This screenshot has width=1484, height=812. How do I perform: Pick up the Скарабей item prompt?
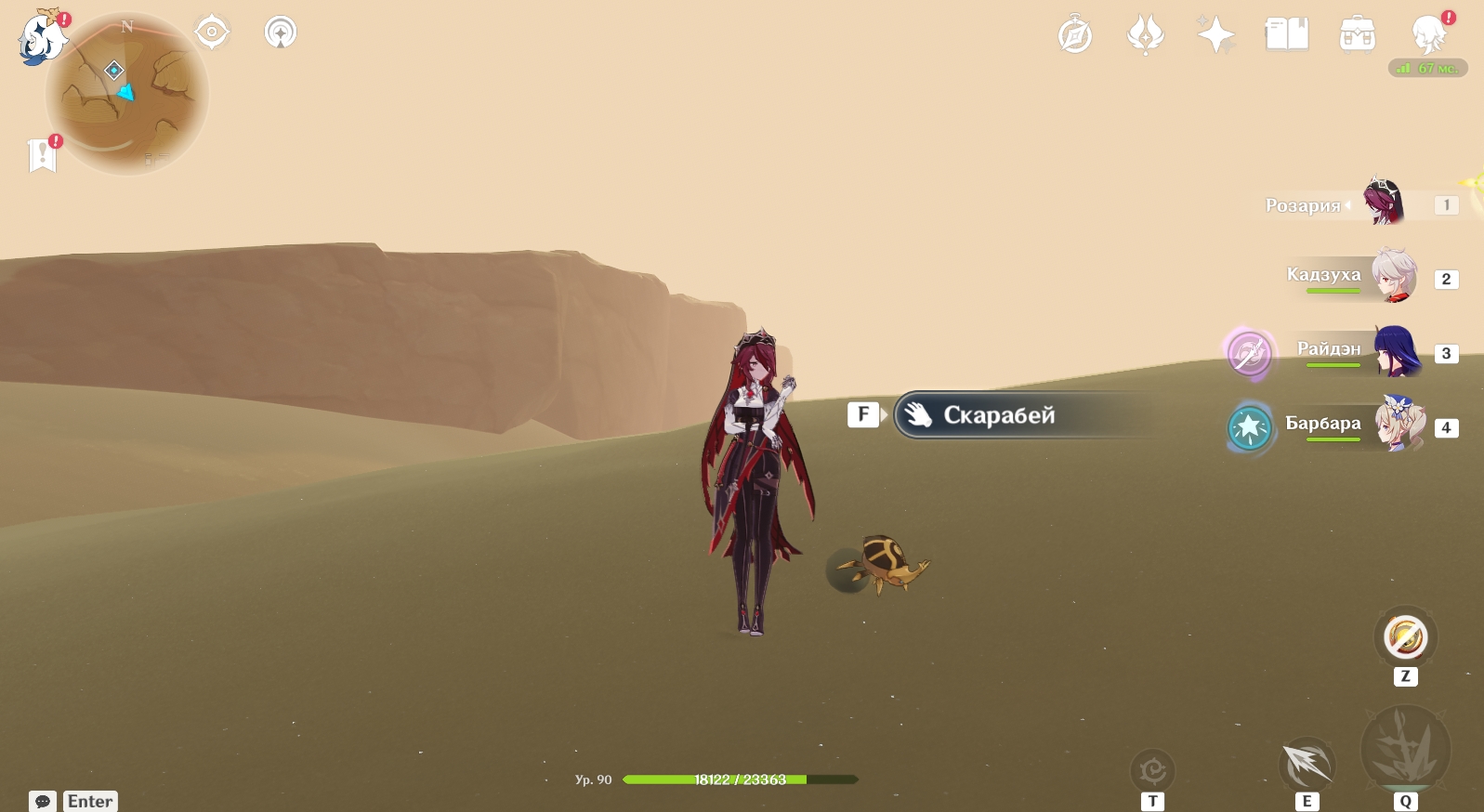pos(998,415)
